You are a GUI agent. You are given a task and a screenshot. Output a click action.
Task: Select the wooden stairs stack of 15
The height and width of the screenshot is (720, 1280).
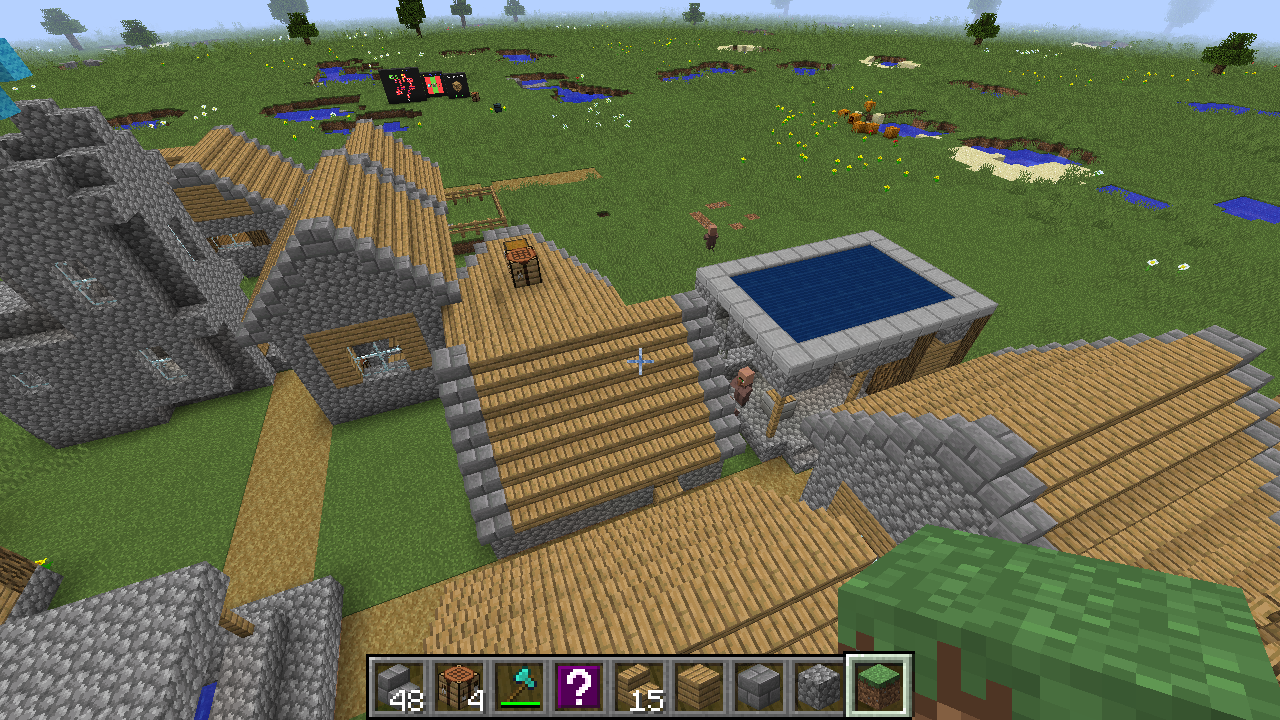(639, 687)
